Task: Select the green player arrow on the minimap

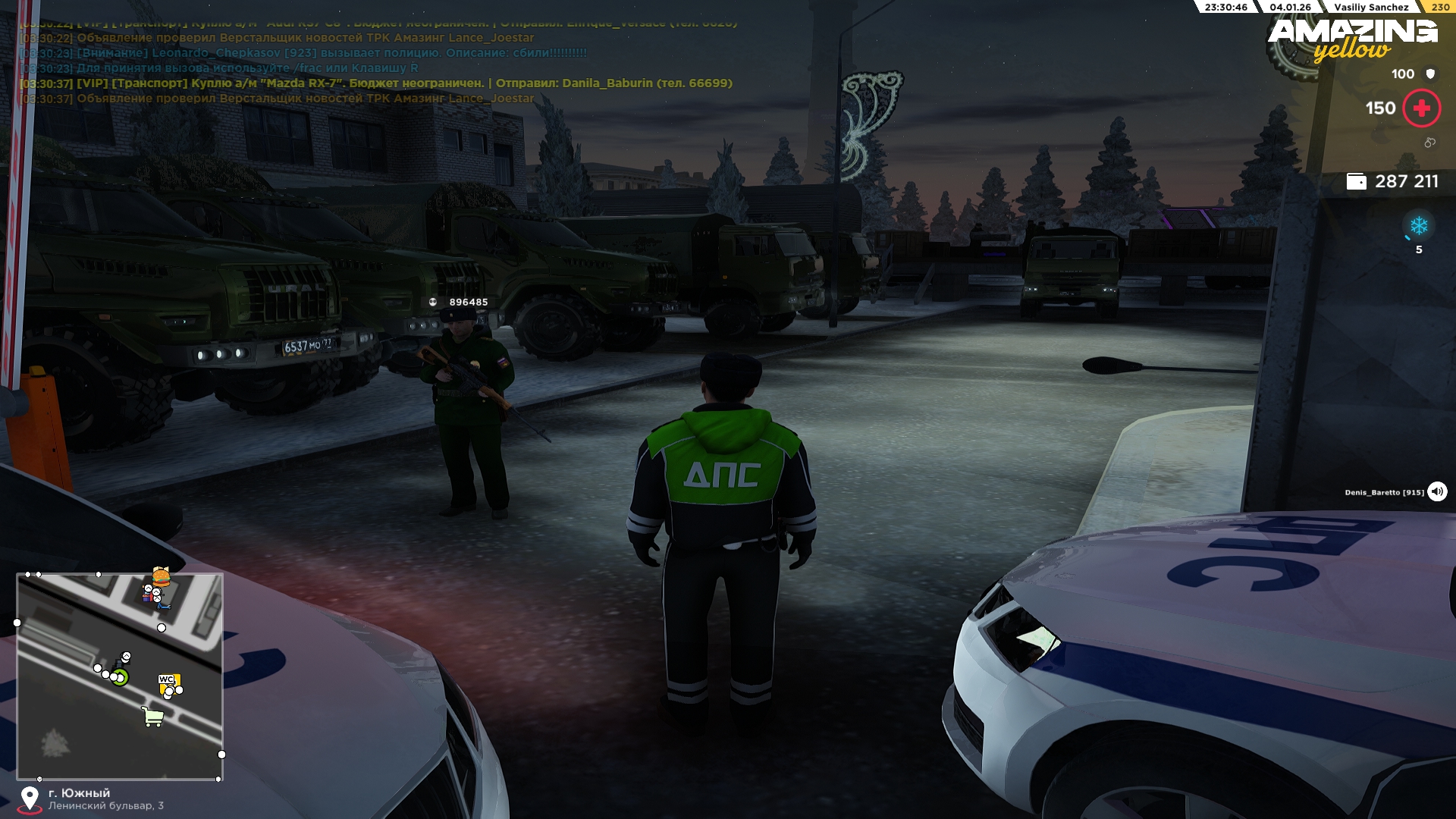Action: (x=120, y=677)
